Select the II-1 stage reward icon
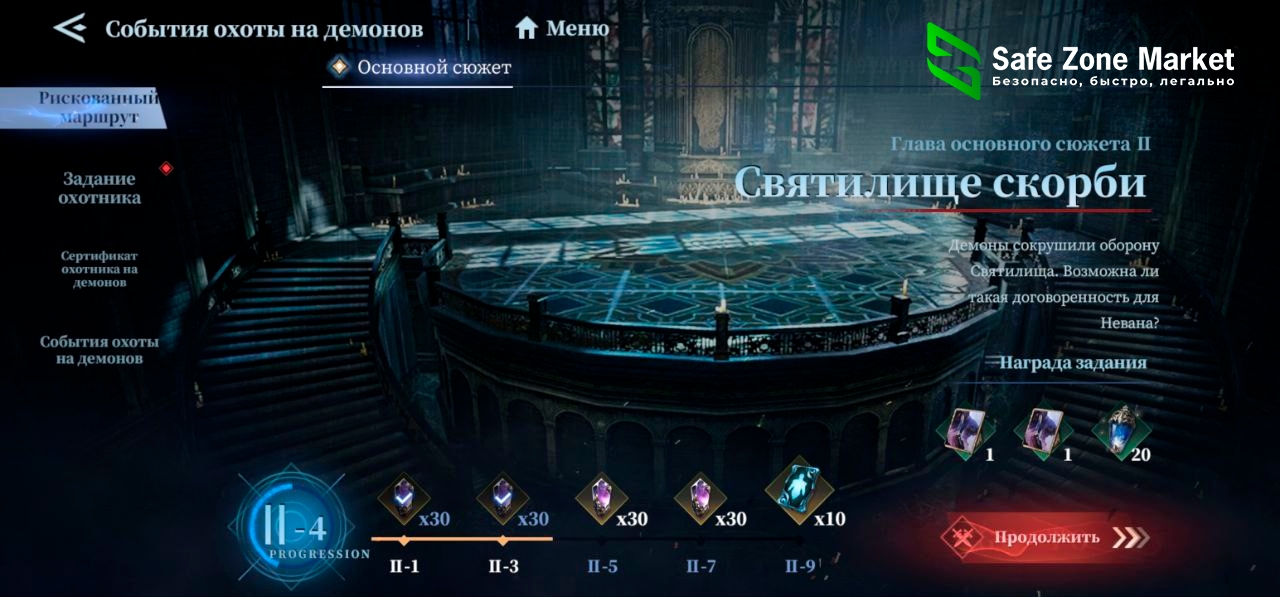 click(404, 499)
